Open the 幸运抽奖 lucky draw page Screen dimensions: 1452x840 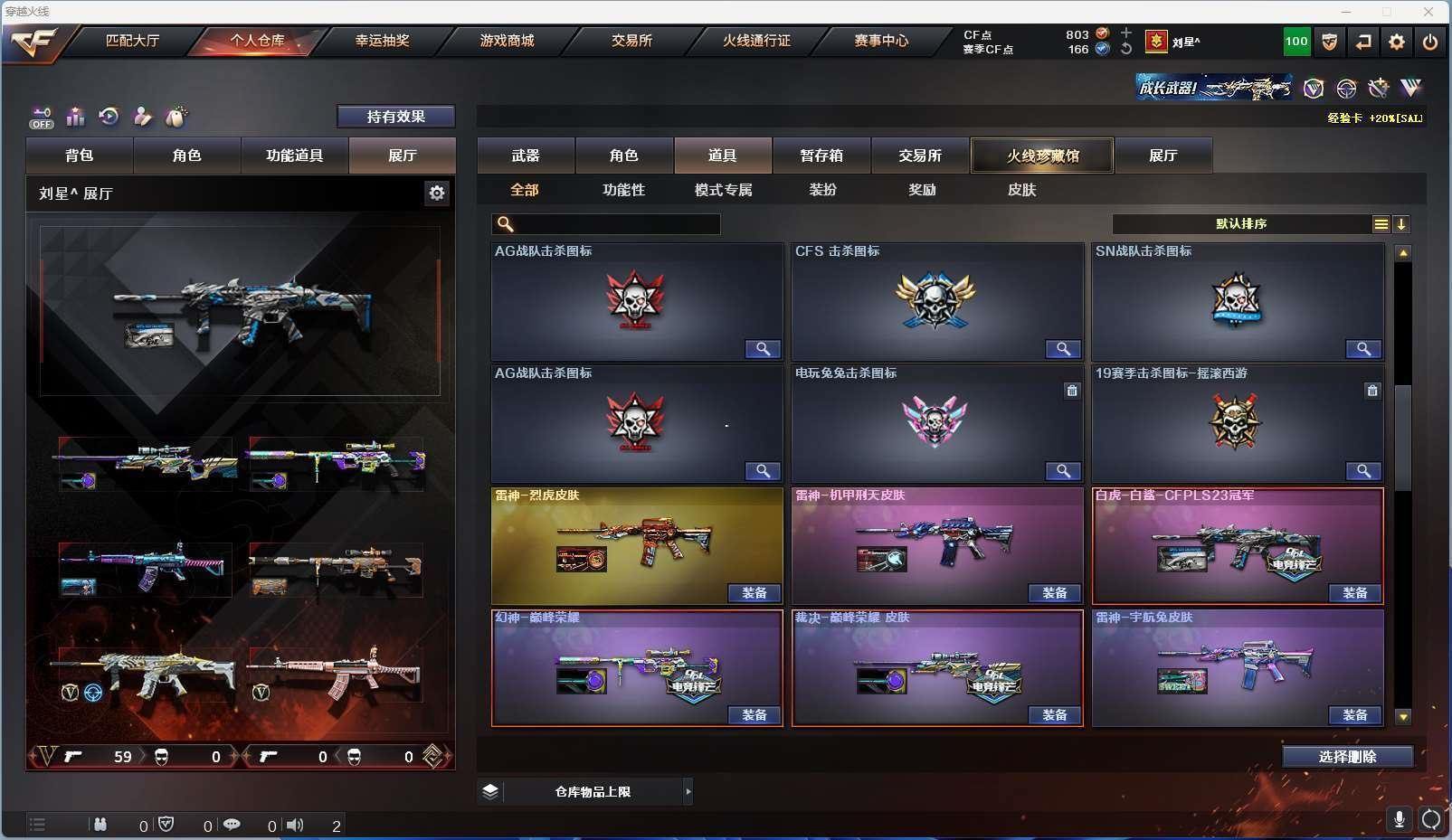click(x=382, y=41)
